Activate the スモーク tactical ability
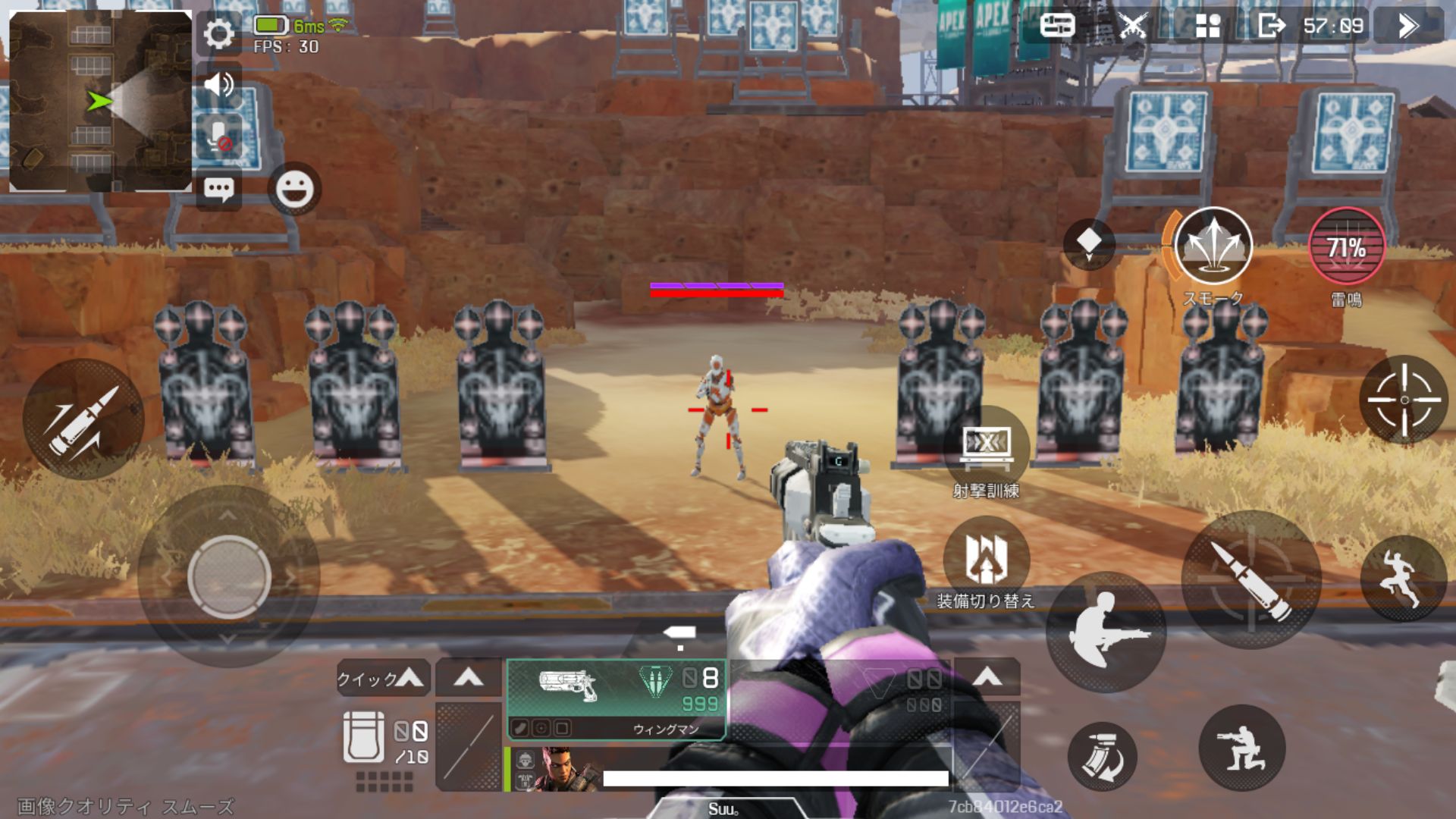Screen dimensions: 1456x819 1212,246
